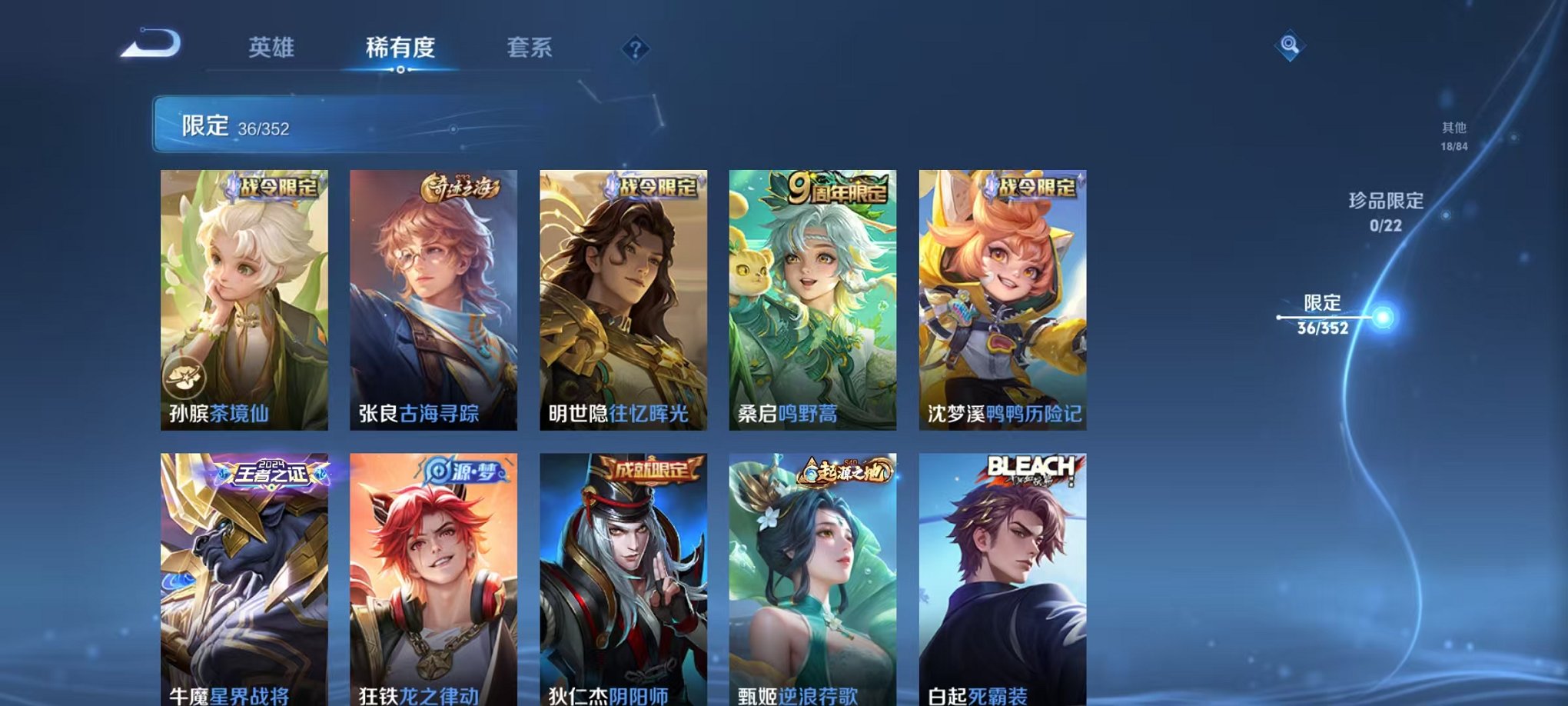Switch to the 套系 tab
1568x706 pixels.
click(x=532, y=47)
